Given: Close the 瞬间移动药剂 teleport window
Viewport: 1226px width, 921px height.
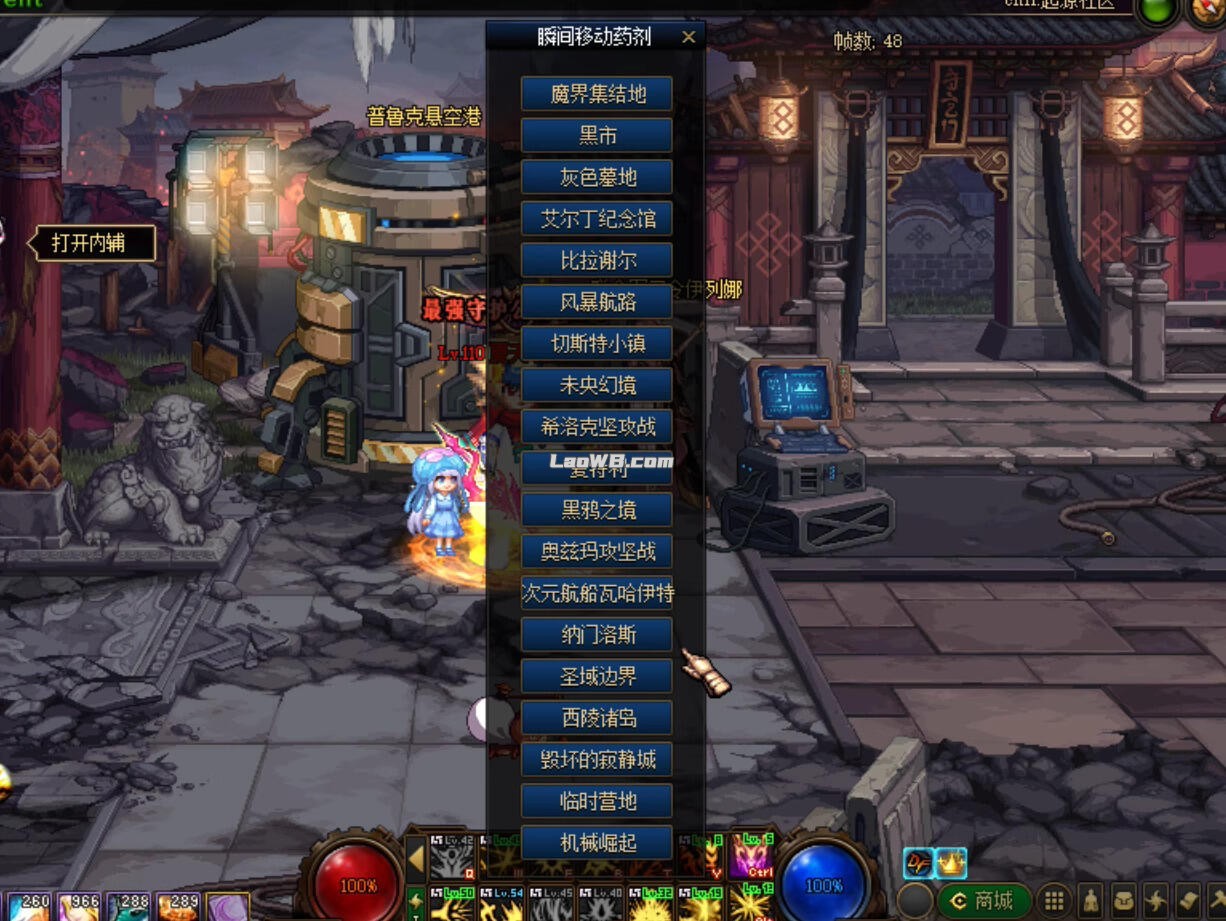Looking at the screenshot, I should coord(688,38).
